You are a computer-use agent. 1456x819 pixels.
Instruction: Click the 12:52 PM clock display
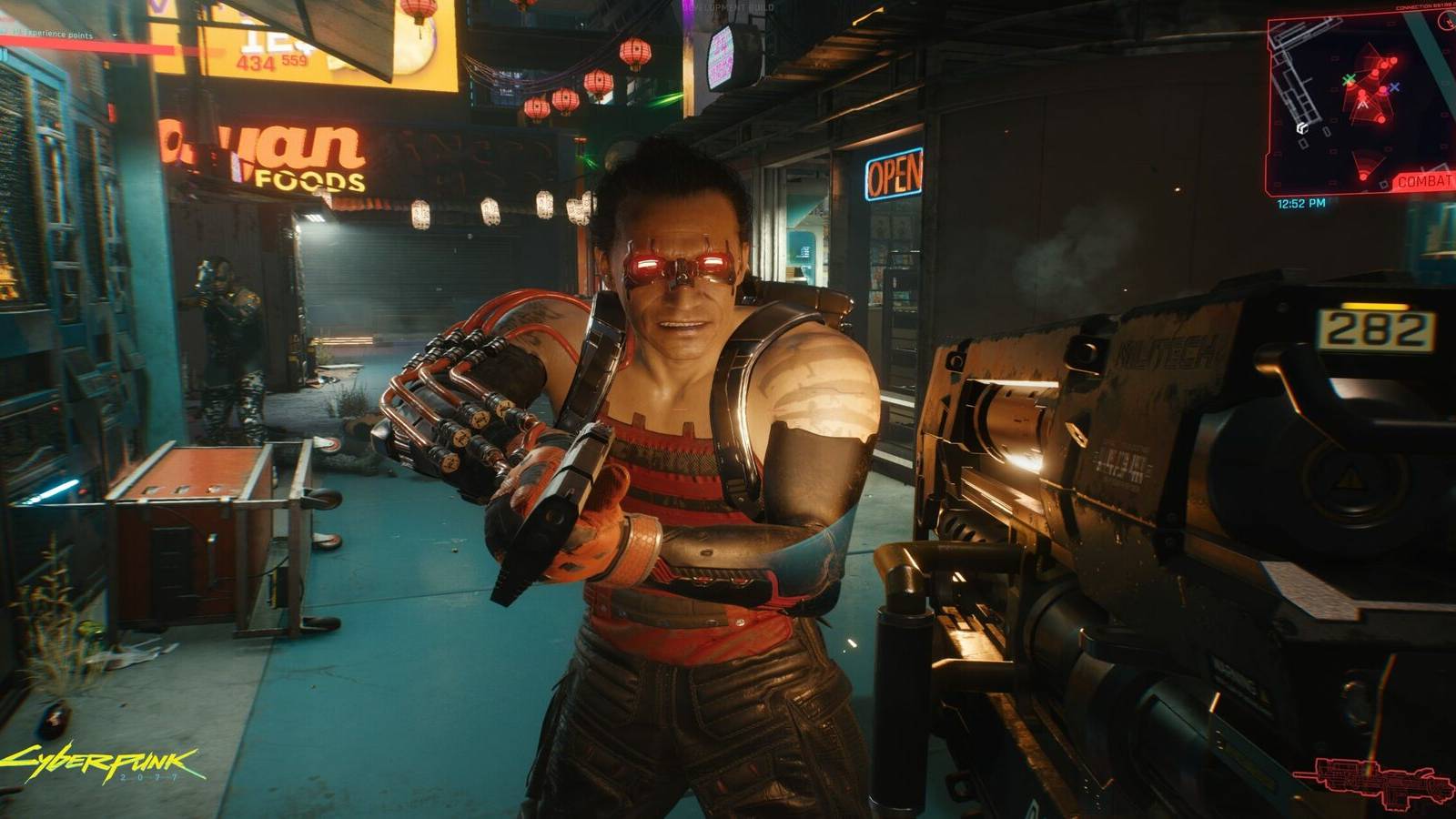click(x=1300, y=203)
